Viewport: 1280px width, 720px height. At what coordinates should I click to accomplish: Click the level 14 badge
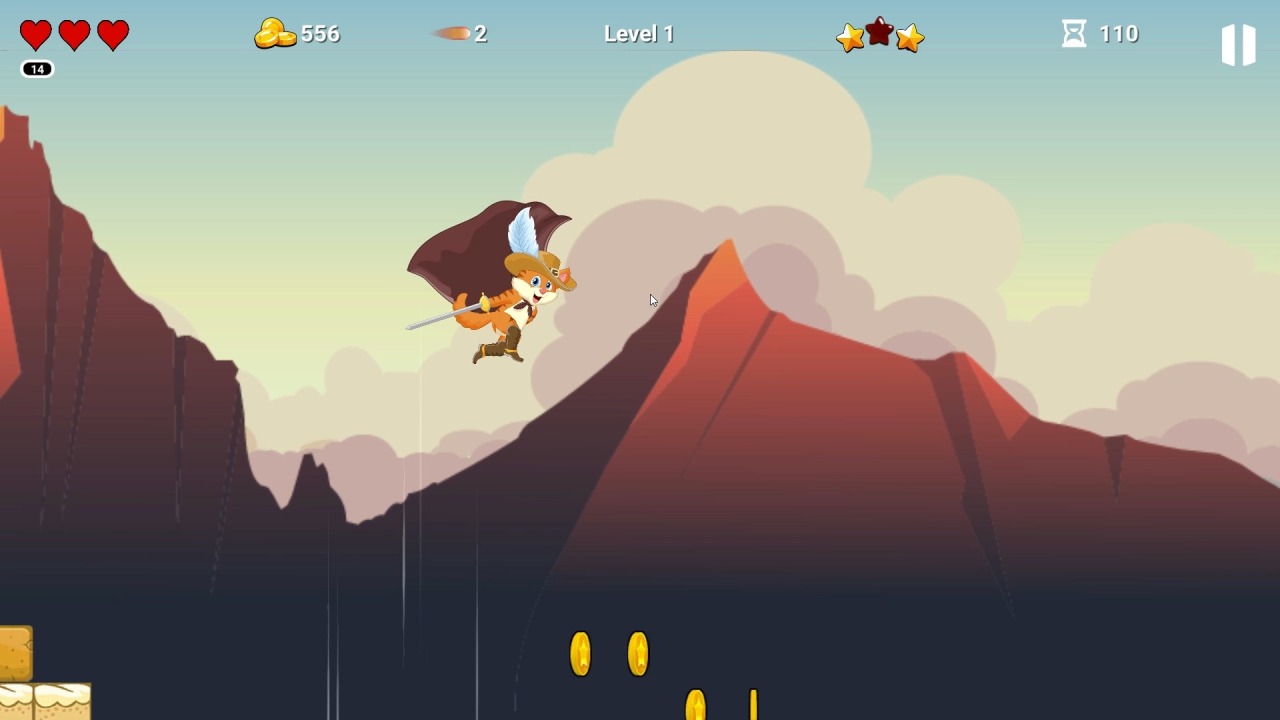(x=37, y=70)
